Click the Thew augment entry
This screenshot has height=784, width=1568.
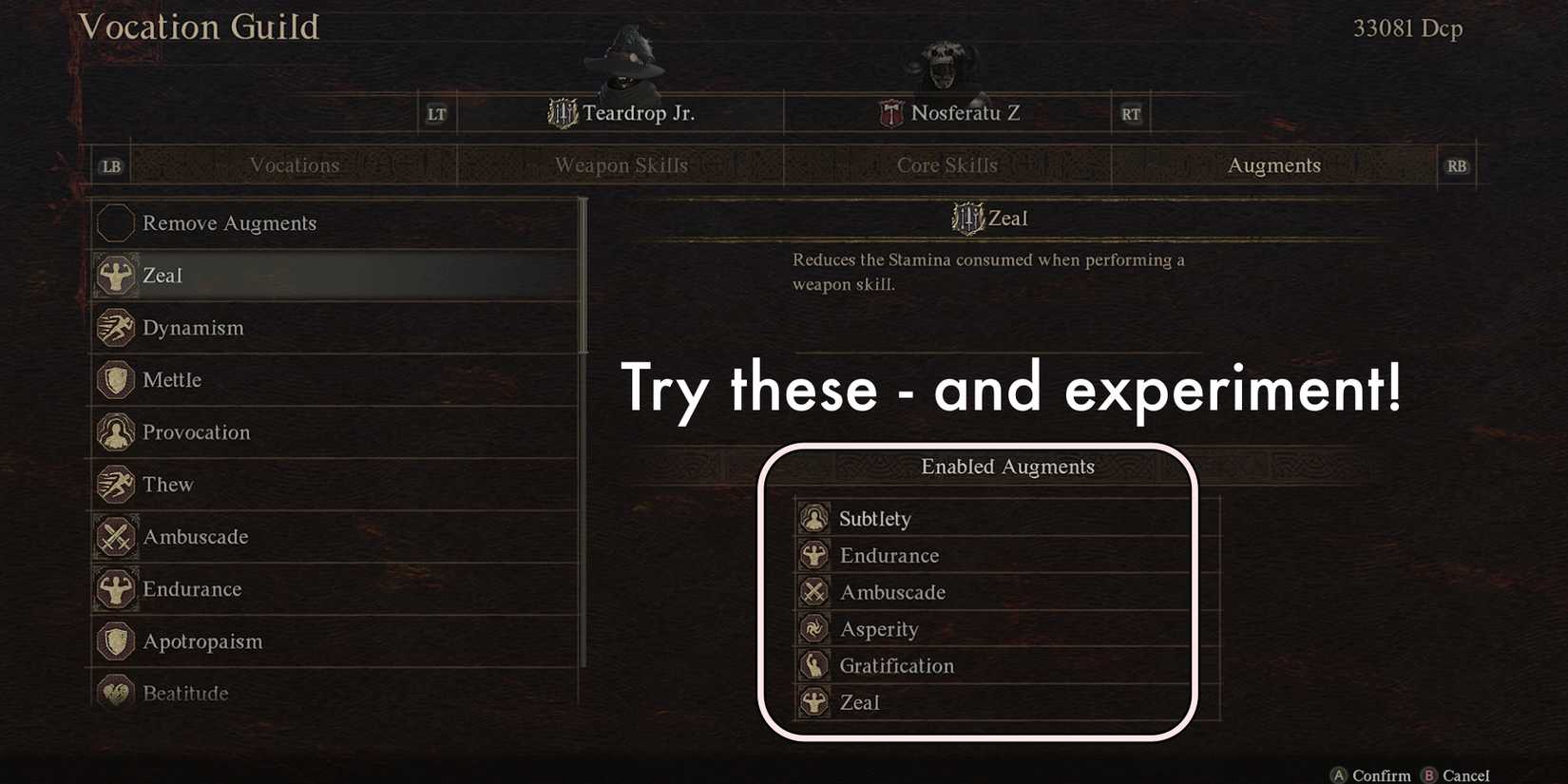166,484
